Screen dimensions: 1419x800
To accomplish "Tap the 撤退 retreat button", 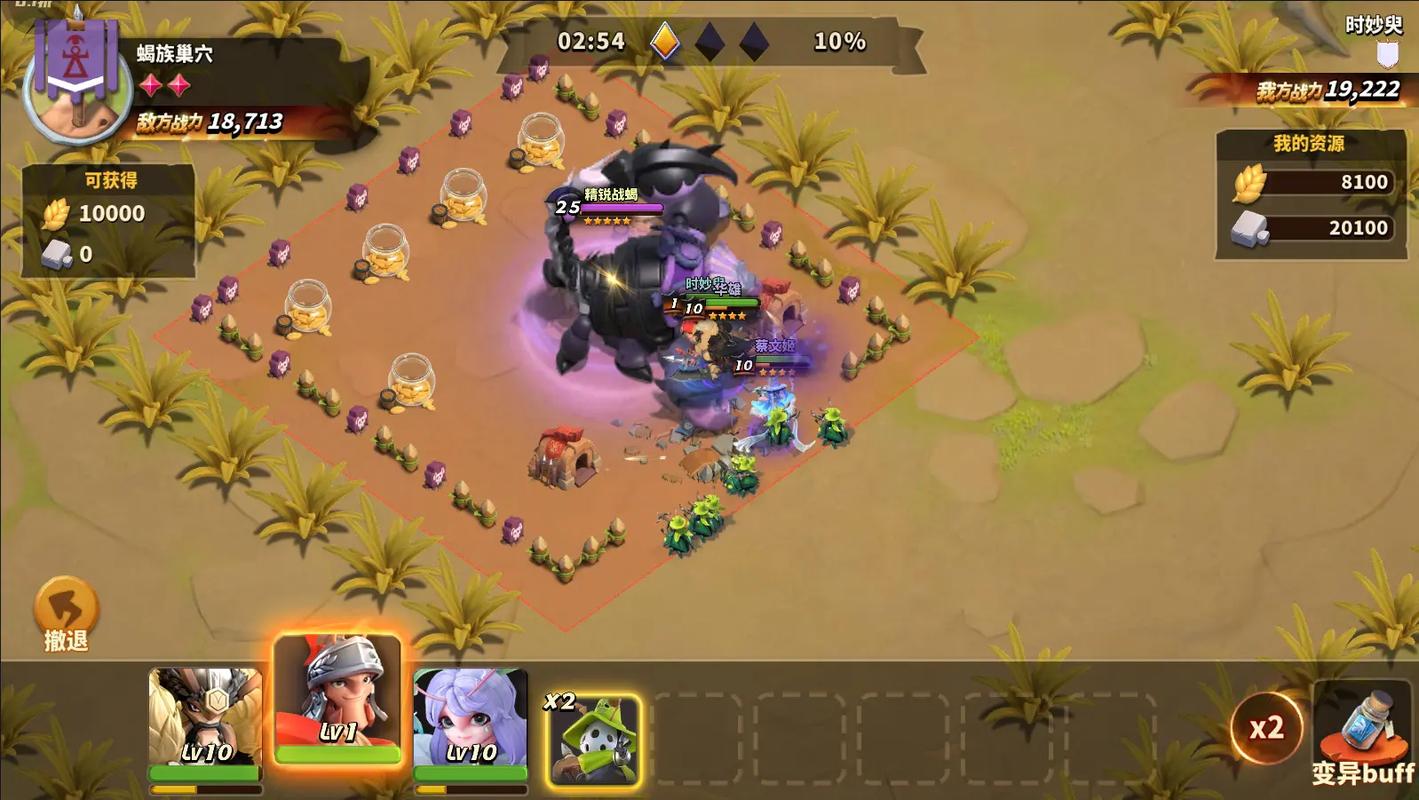I will pyautogui.click(x=66, y=611).
